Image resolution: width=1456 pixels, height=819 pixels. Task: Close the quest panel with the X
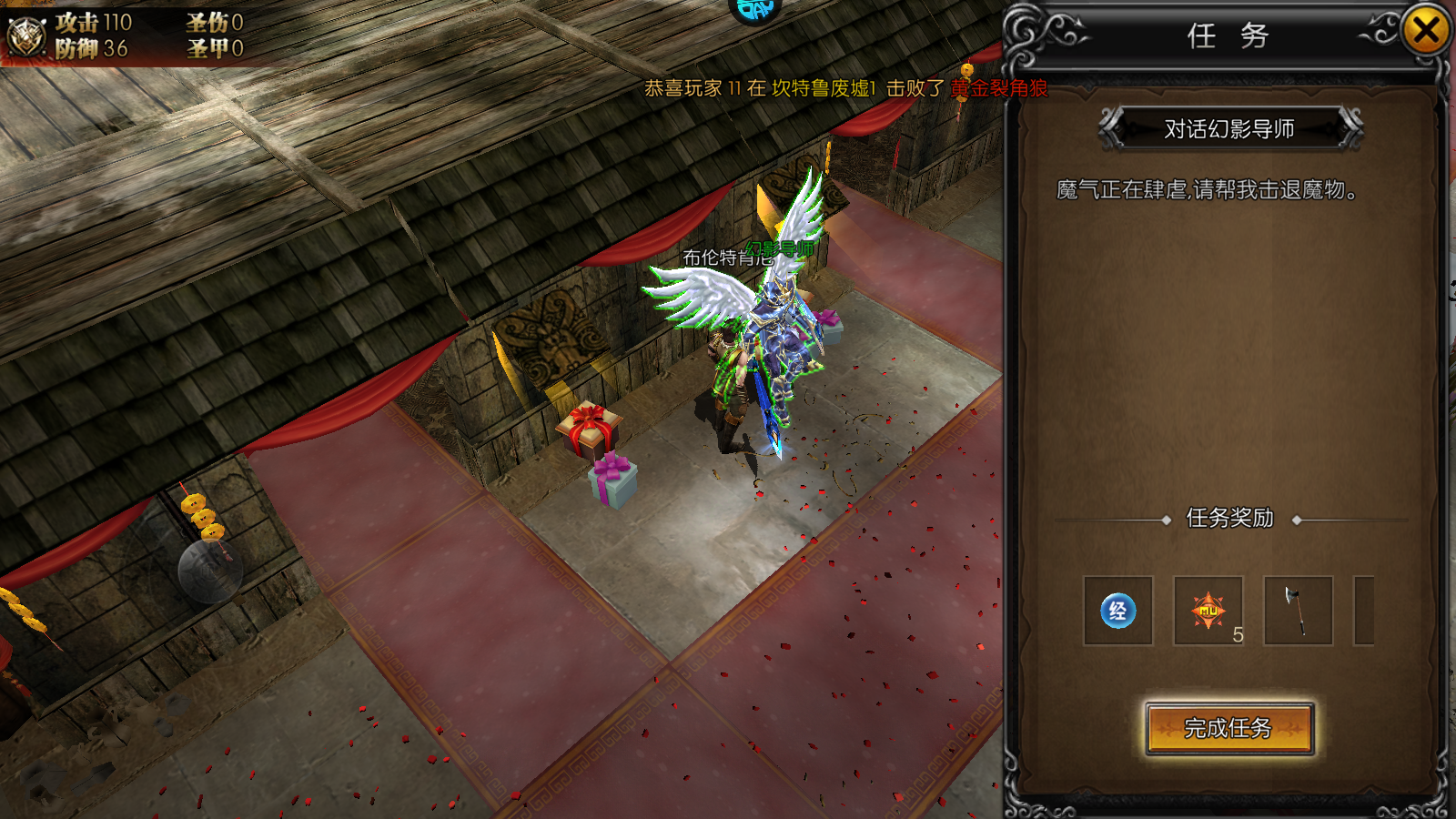click(x=1425, y=32)
